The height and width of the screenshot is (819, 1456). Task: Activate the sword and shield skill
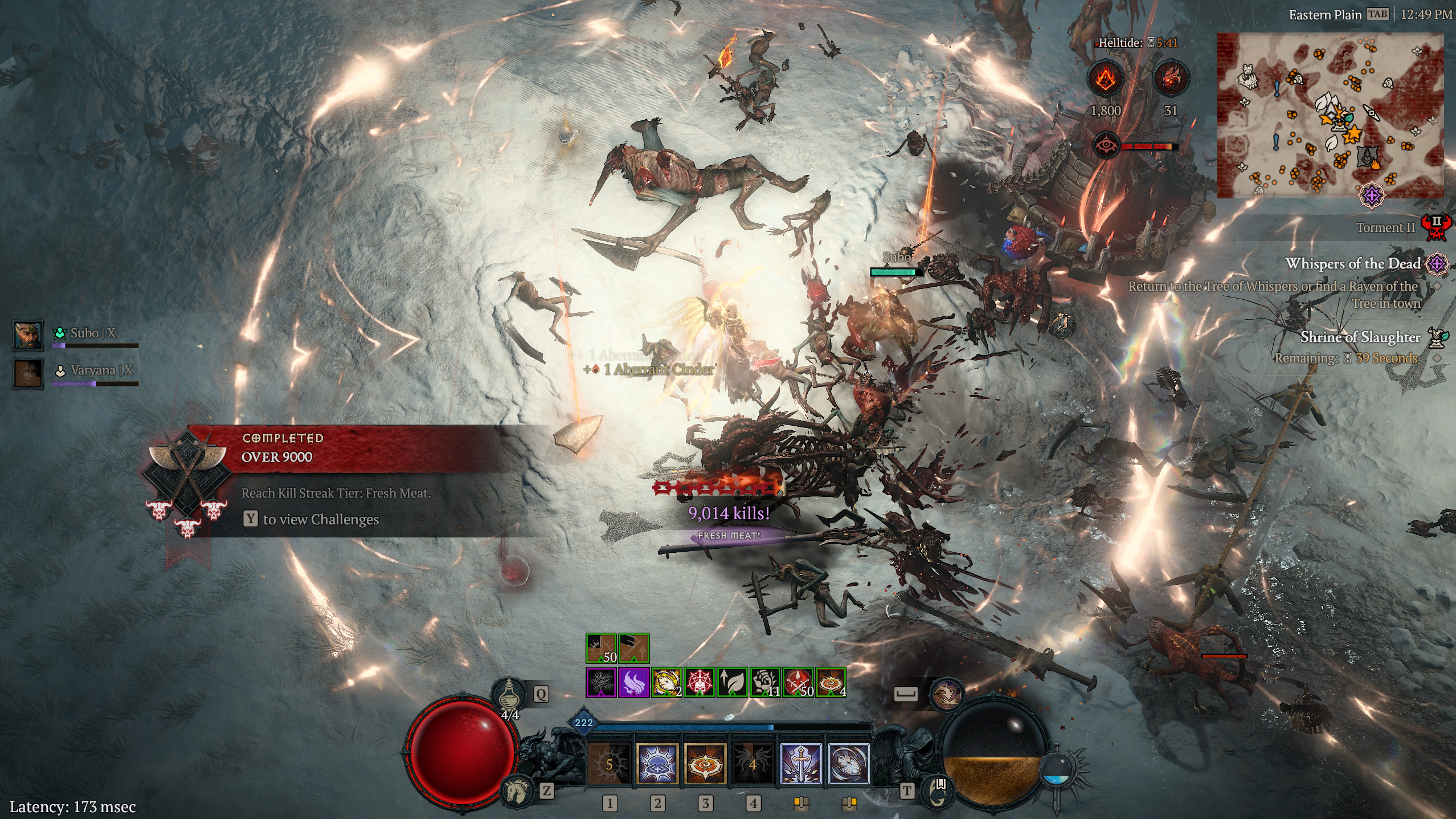pyautogui.click(x=800, y=764)
